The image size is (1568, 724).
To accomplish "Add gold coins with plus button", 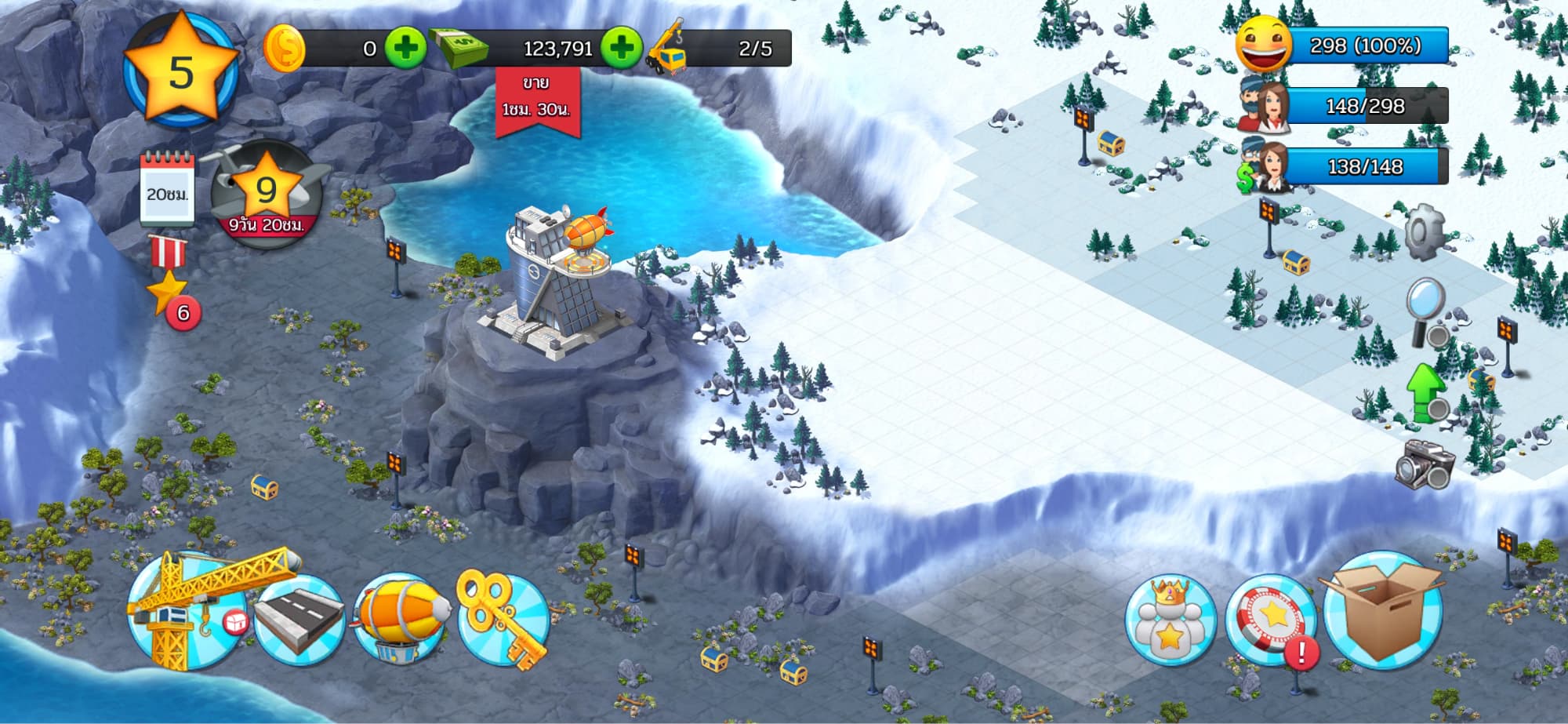I will pos(405,48).
